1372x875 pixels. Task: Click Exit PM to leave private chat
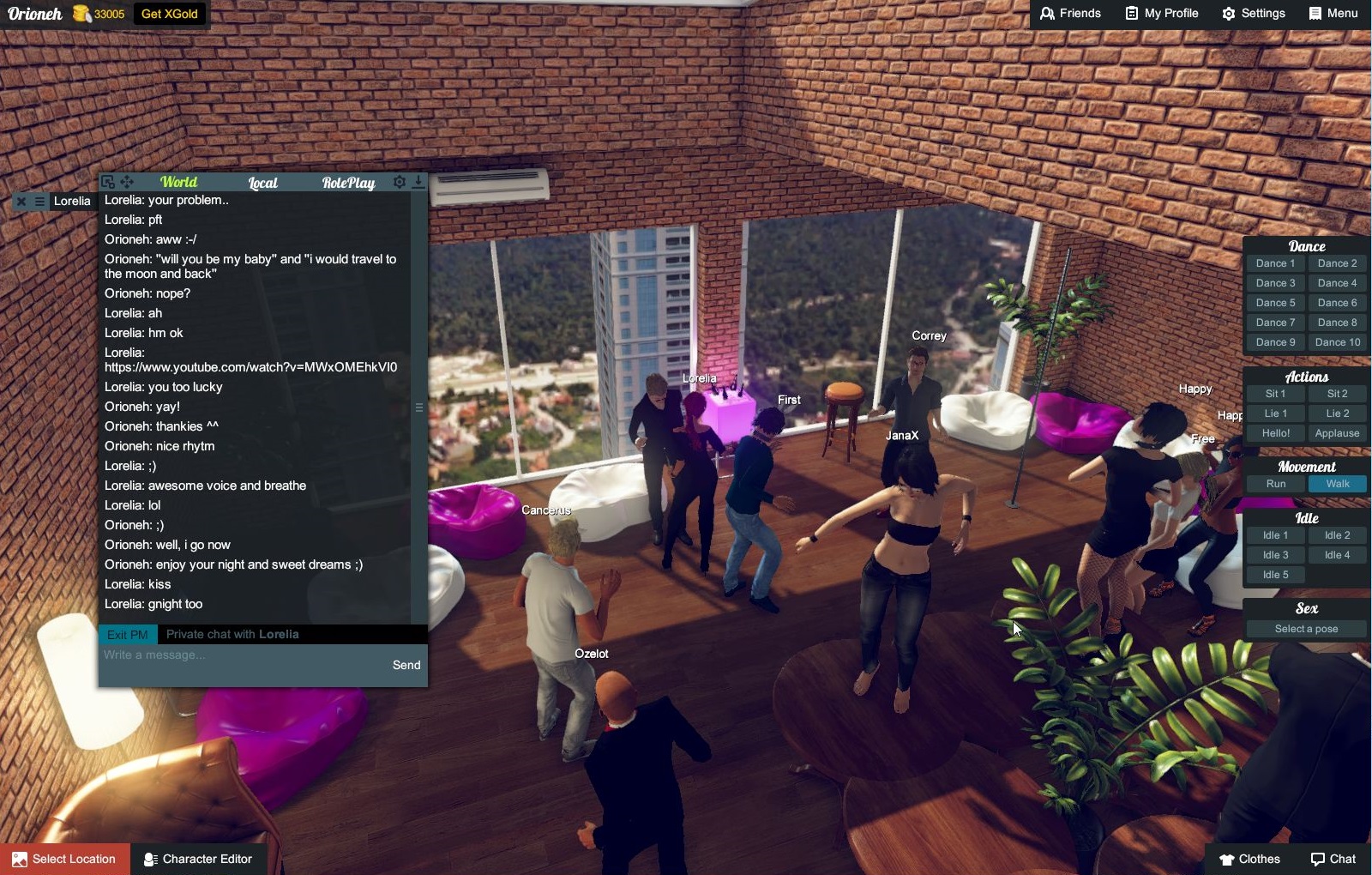127,634
